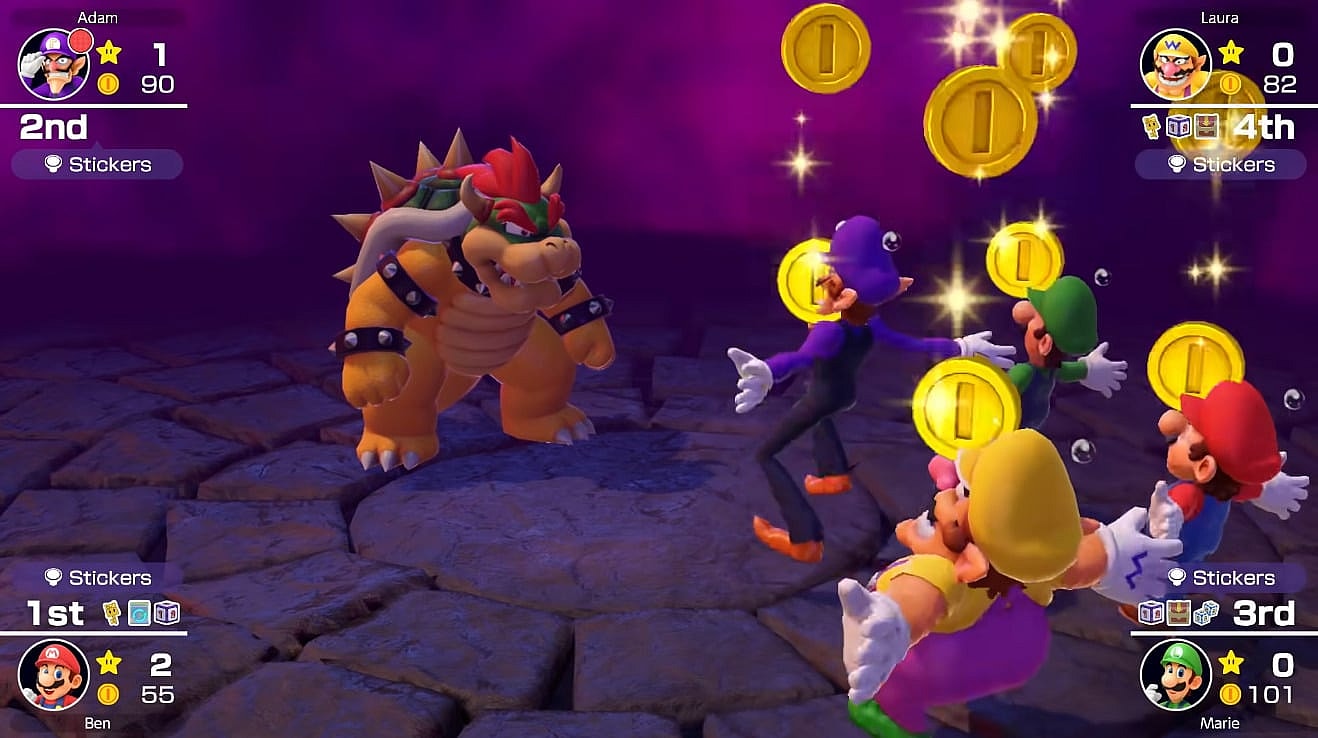
Task: Select Laura's Custom Dice Block item
Action: [x=1179, y=127]
